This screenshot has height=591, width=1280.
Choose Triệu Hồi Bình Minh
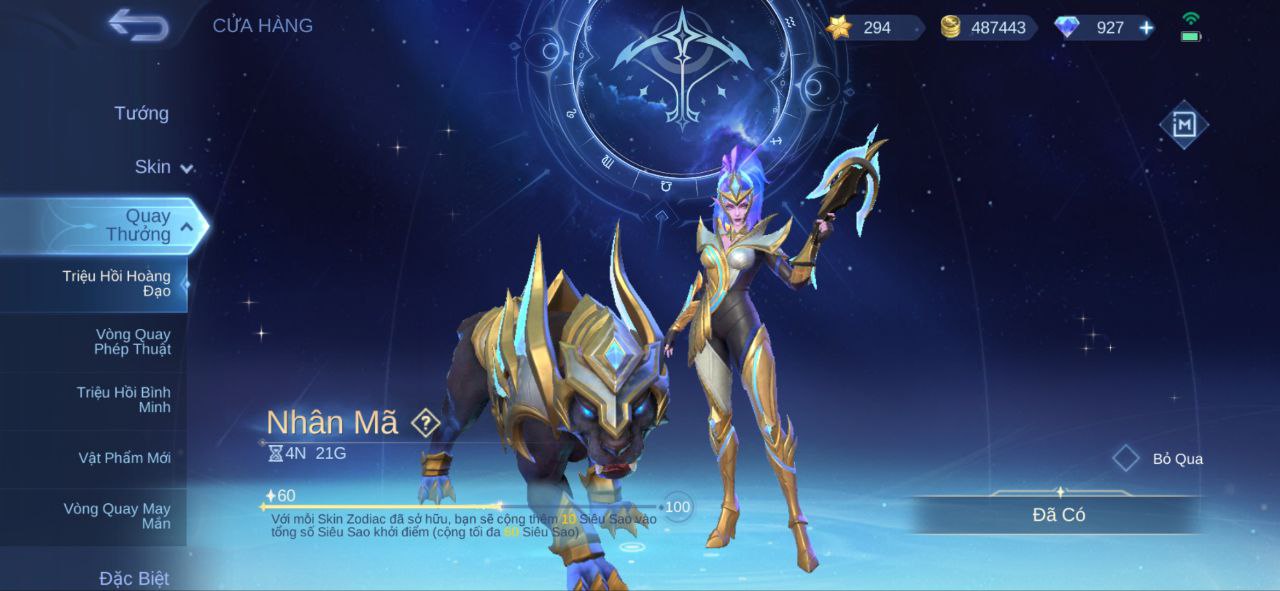tap(123, 399)
